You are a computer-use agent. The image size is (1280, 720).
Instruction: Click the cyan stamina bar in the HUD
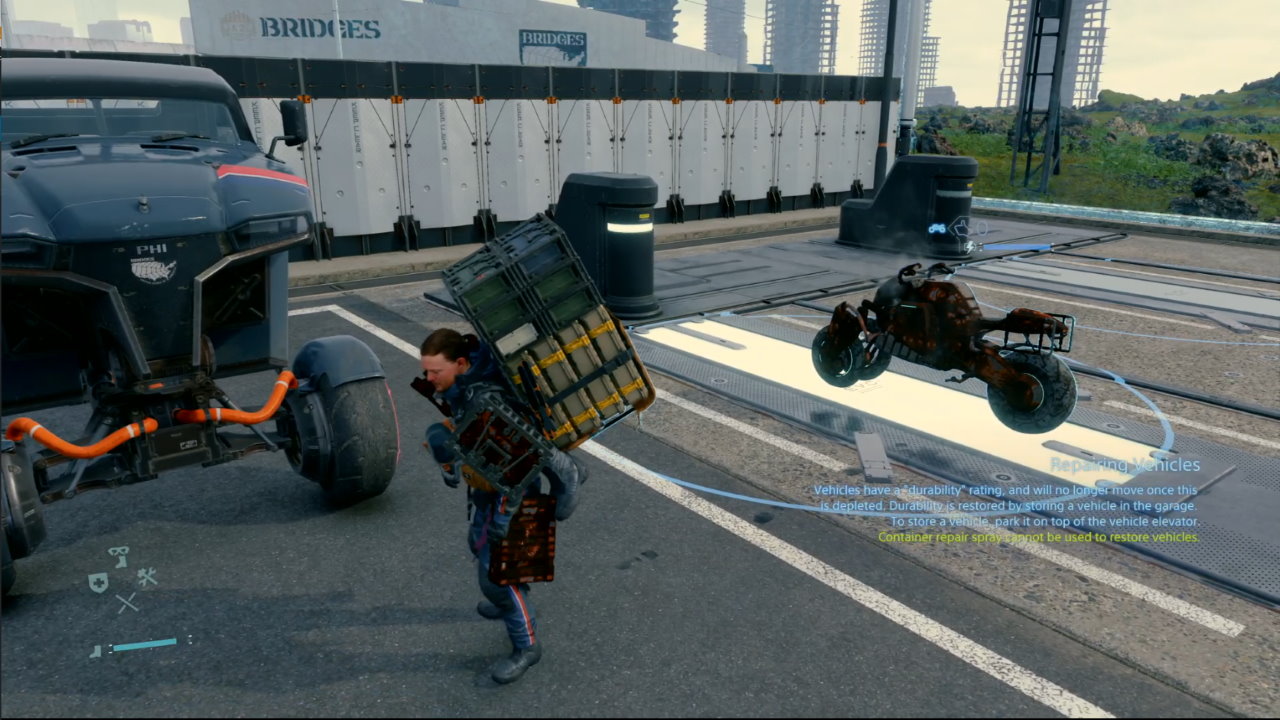144,643
